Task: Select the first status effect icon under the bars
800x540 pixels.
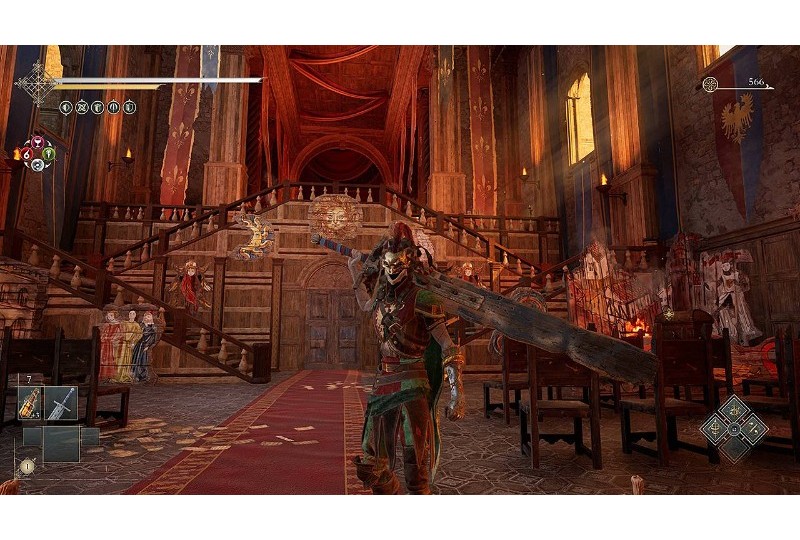Action: 65,107
